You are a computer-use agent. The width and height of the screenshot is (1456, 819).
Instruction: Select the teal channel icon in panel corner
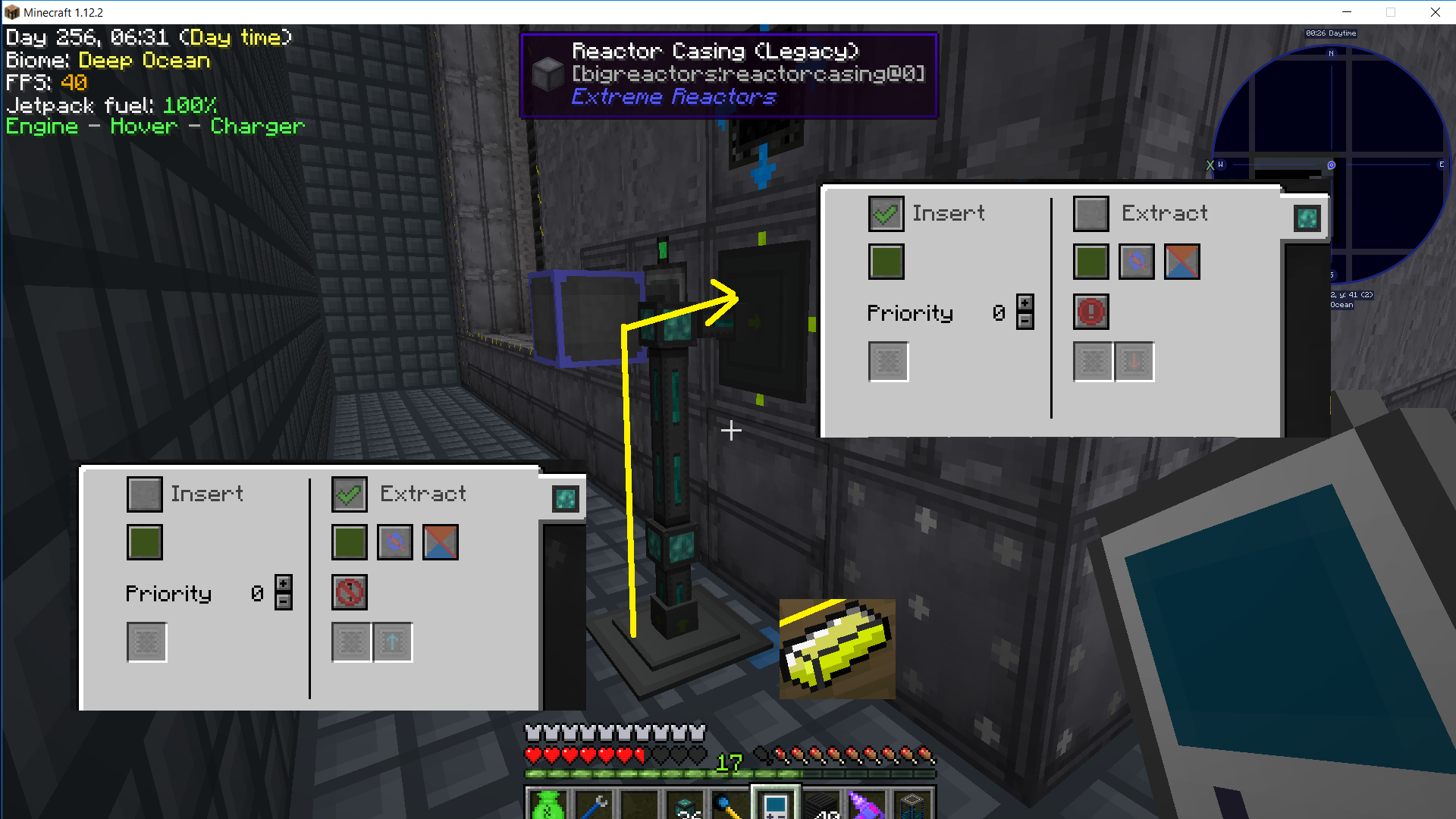(1307, 218)
